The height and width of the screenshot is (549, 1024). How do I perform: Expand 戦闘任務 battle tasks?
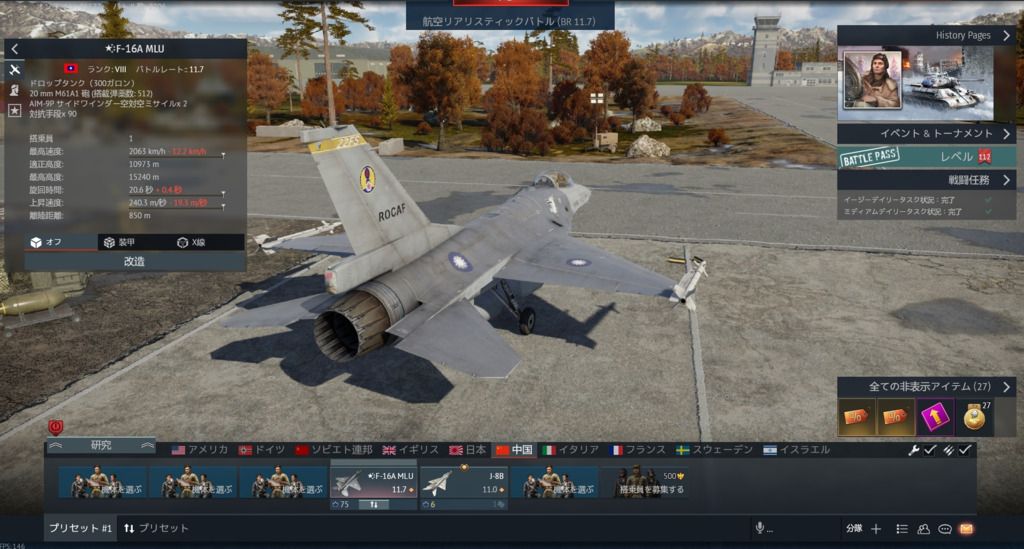tap(926, 180)
